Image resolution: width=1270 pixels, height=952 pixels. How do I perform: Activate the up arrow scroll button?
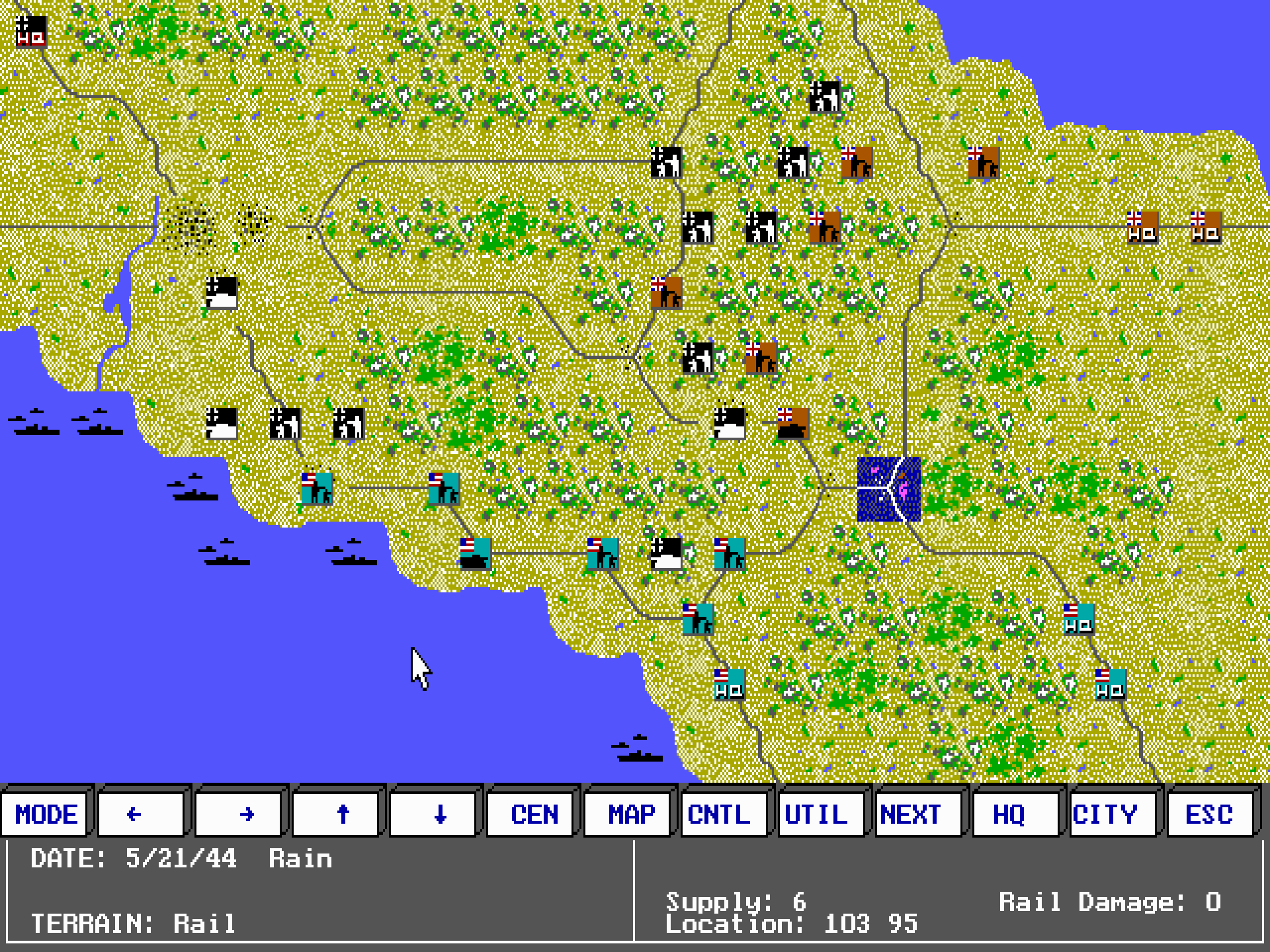click(336, 814)
